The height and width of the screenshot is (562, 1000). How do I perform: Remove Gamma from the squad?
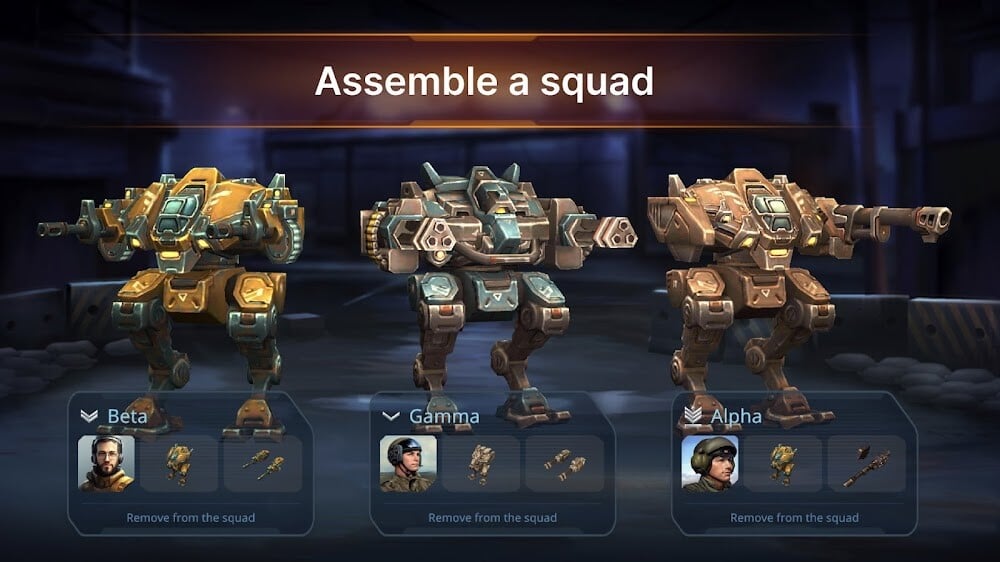coord(492,518)
